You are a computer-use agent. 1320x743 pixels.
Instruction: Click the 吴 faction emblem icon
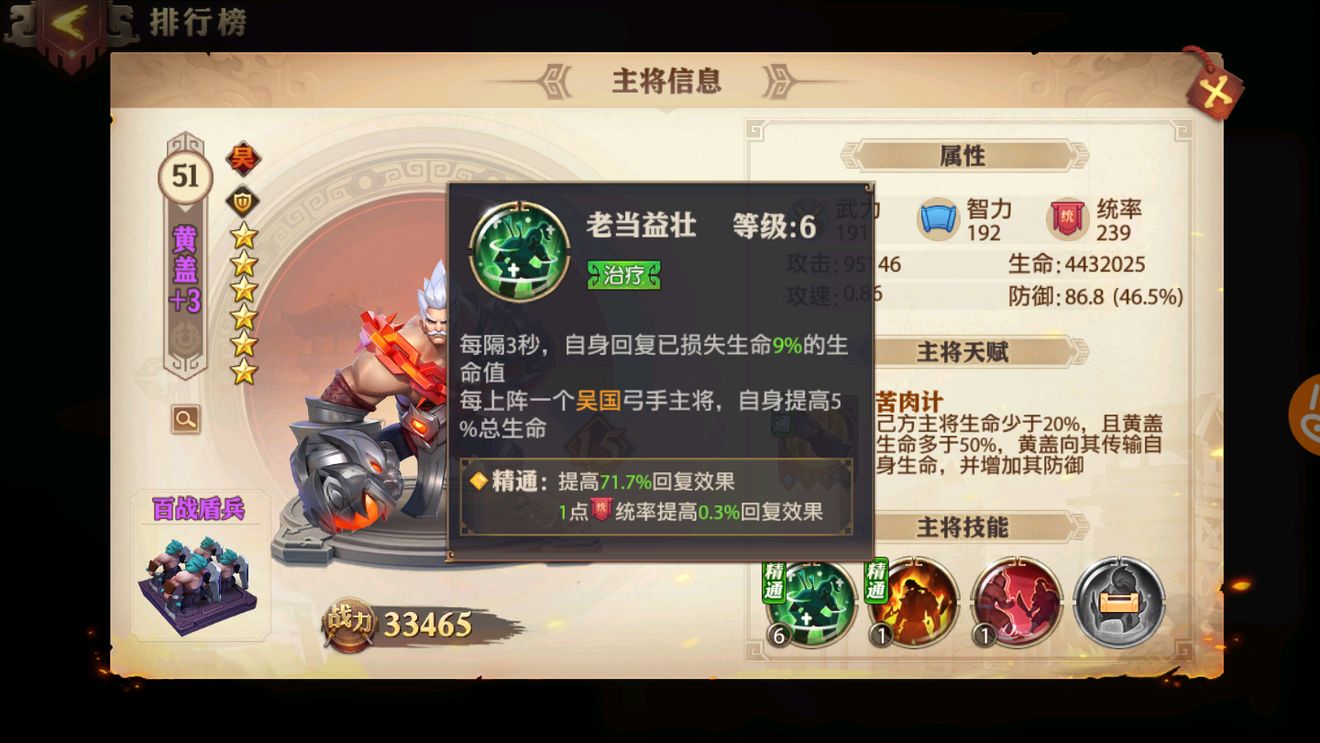[244, 157]
